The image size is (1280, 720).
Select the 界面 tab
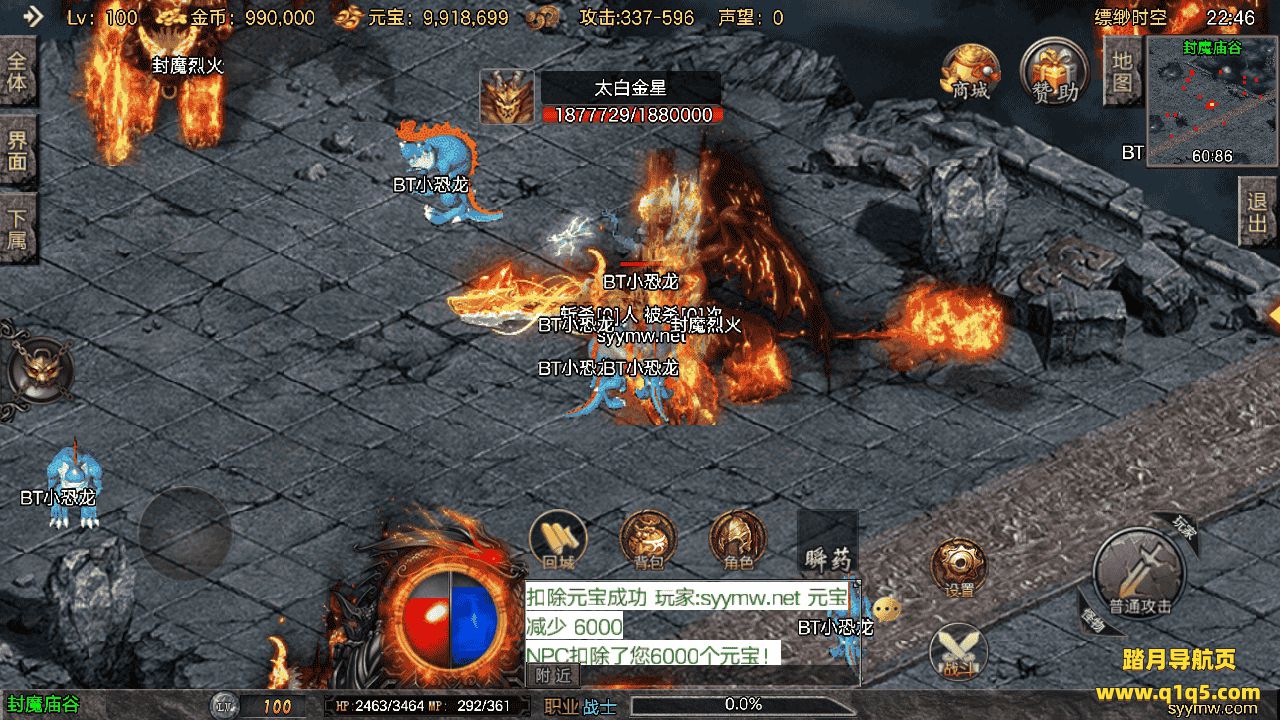(x=17, y=149)
